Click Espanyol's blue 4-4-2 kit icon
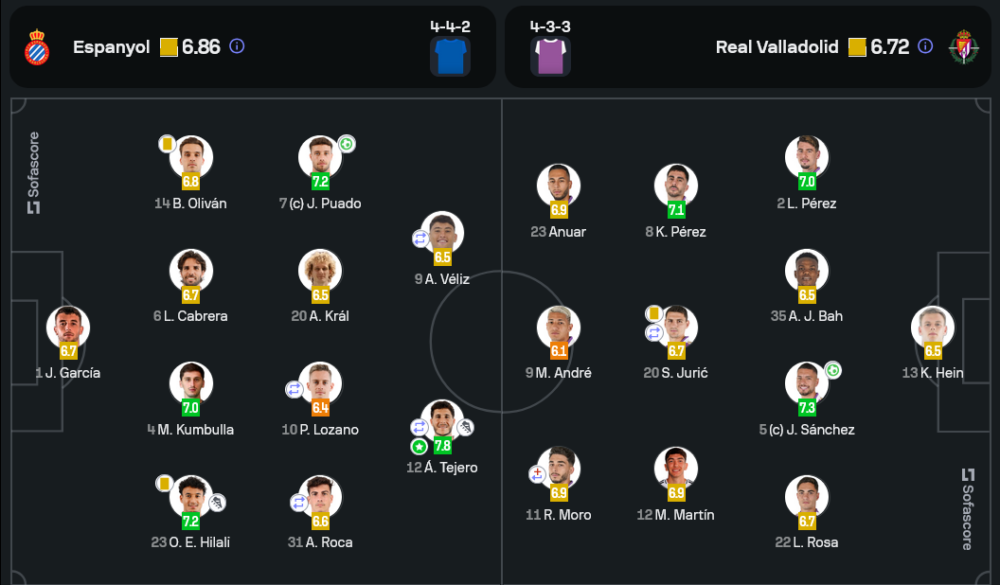The height and width of the screenshot is (585, 1000). [x=450, y=54]
